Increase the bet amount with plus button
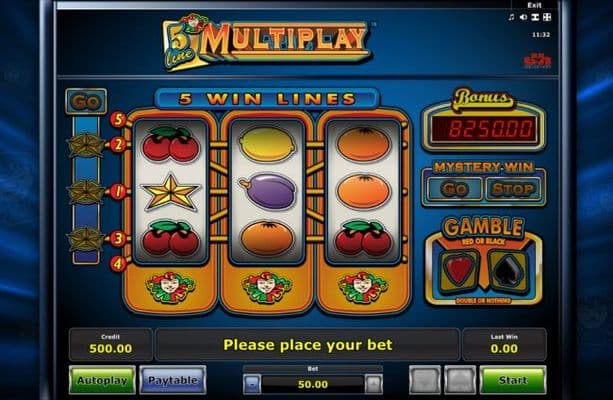This screenshot has width=613, height=400. 373,383
